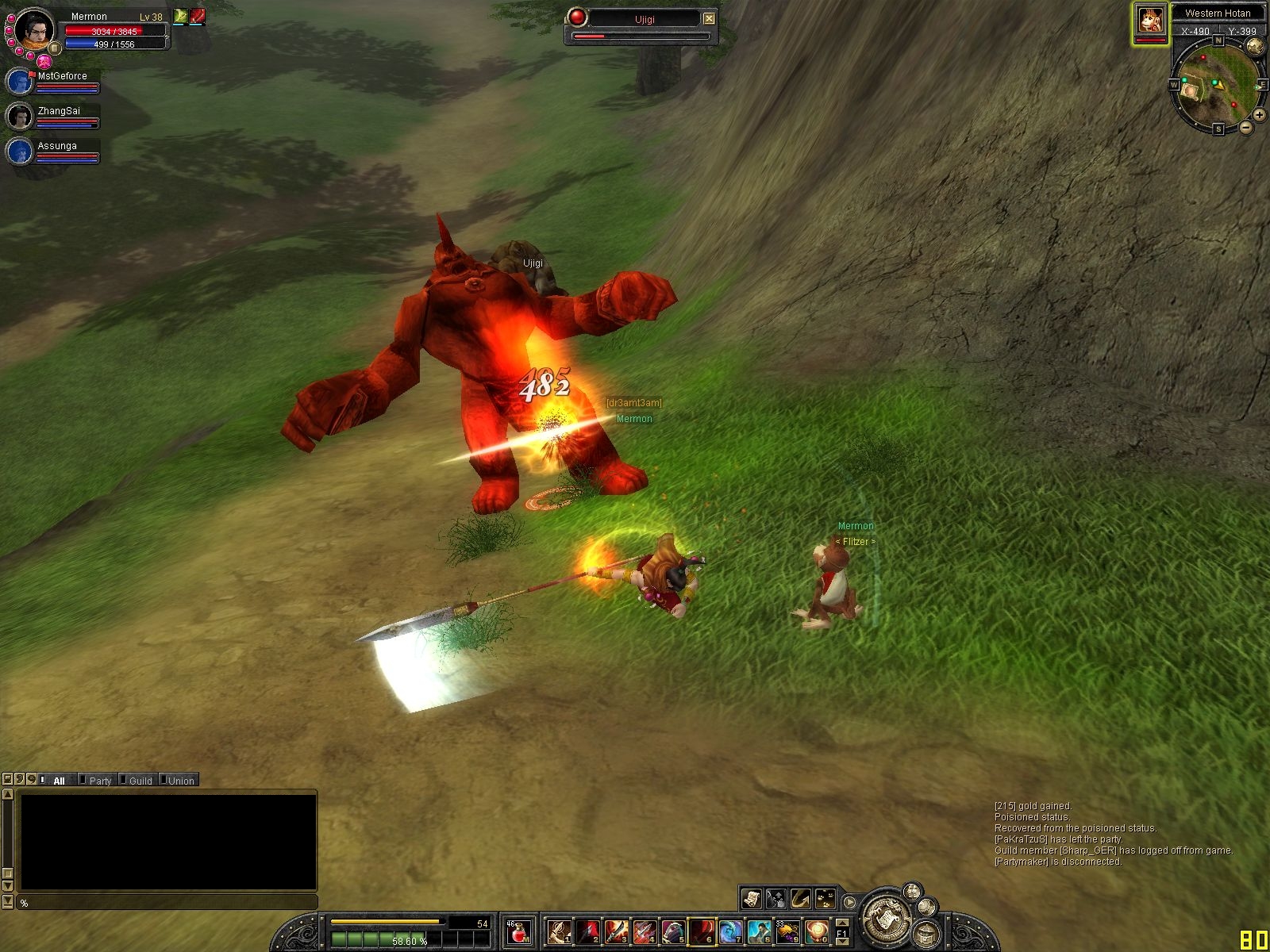
Task: Open the world map globe
Action: [1255, 46]
